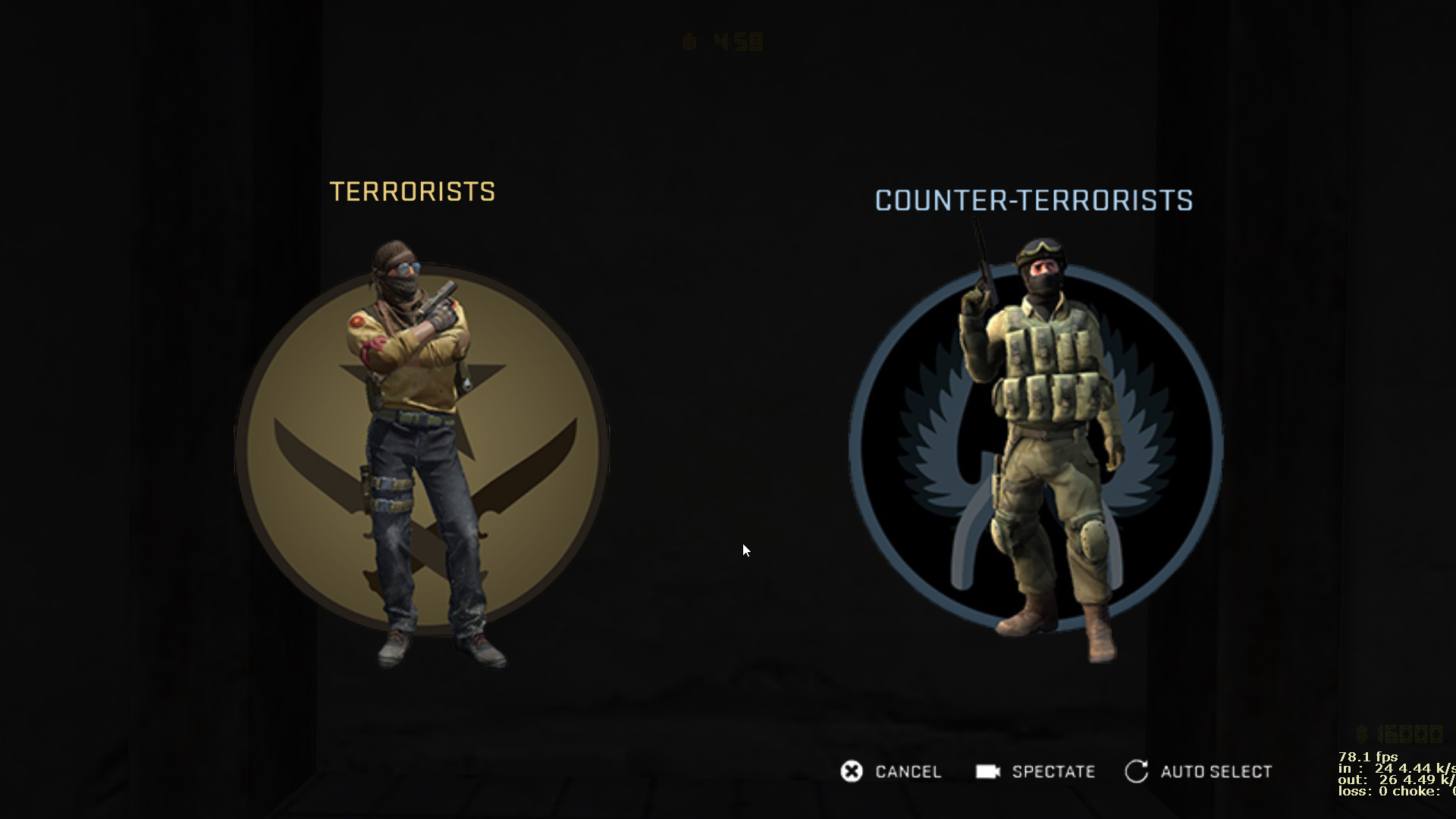Viewport: 1456px width, 819px height.
Task: Choose the Counter-Terrorists team
Action: (x=1035, y=447)
